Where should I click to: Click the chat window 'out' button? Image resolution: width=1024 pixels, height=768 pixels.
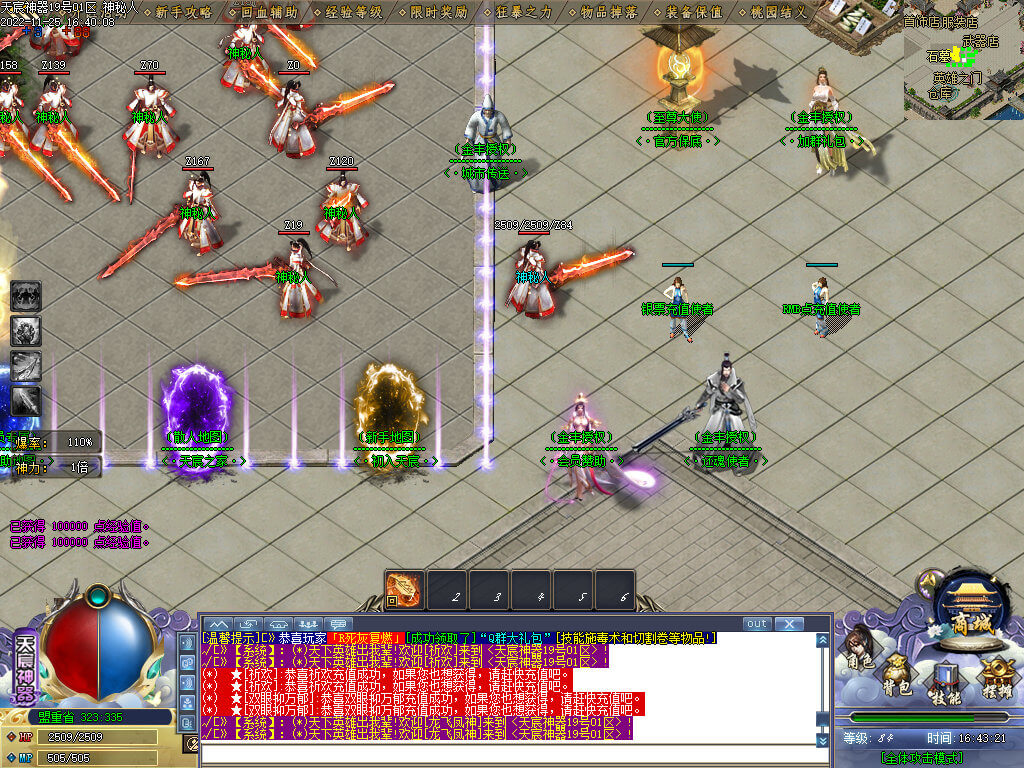click(x=757, y=623)
